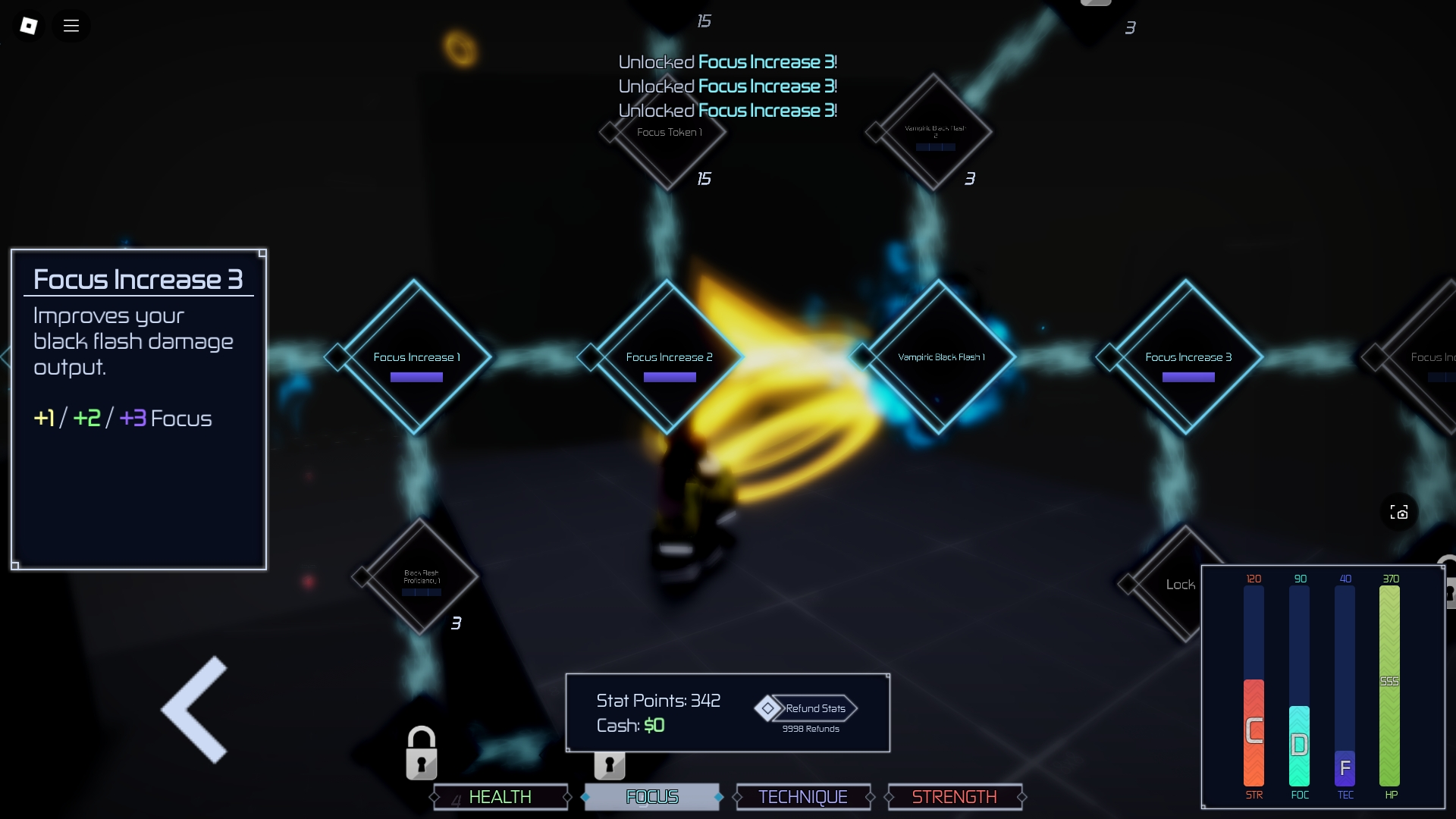1456x819 pixels.
Task: Click the diamond icon beside Refund Stats
Action: [x=768, y=708]
